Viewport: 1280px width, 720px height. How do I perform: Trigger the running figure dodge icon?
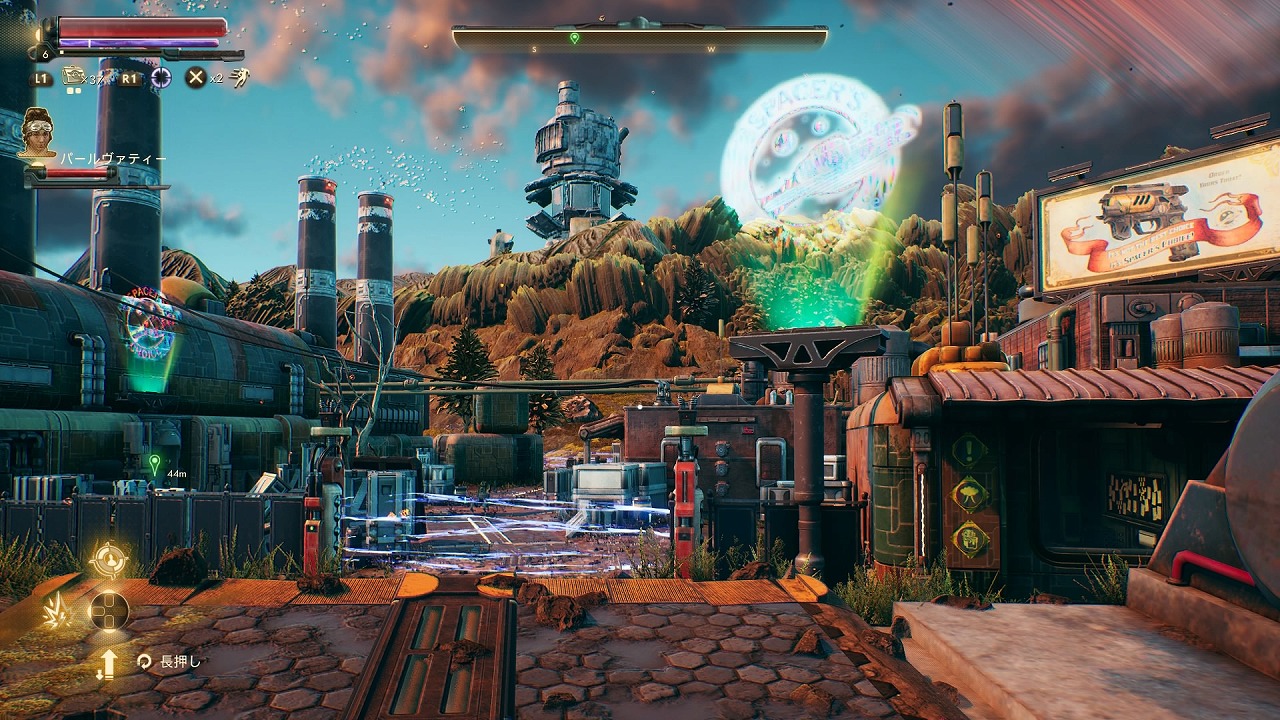tap(240, 77)
